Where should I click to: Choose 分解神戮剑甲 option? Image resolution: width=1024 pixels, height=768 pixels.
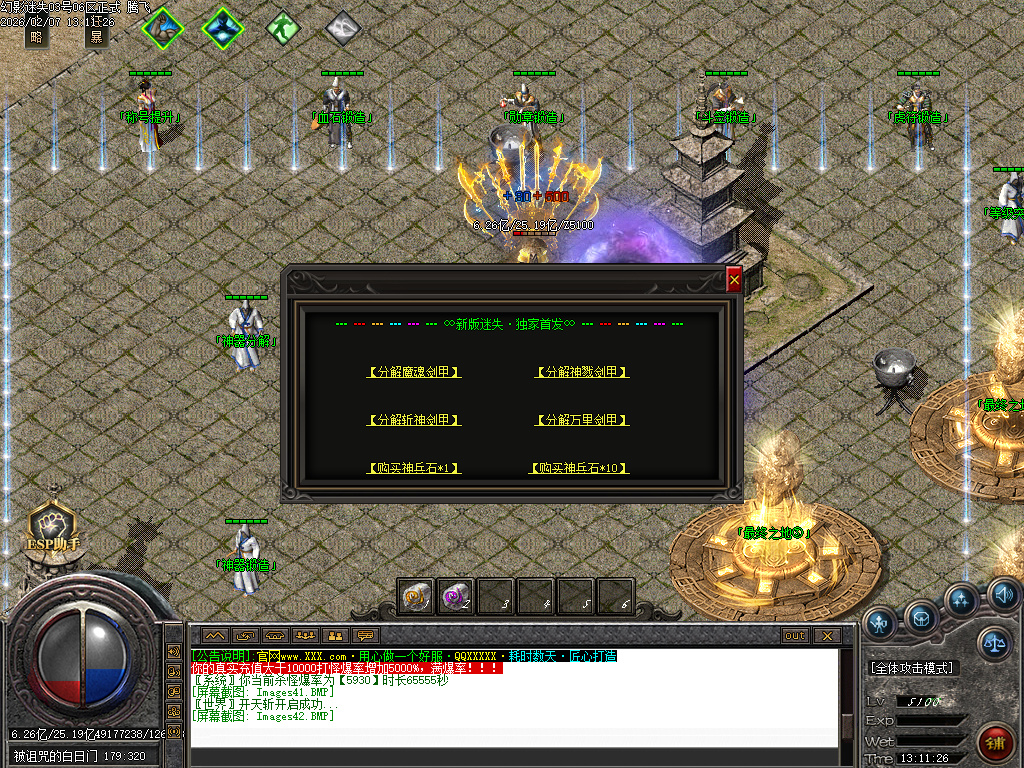coord(582,372)
